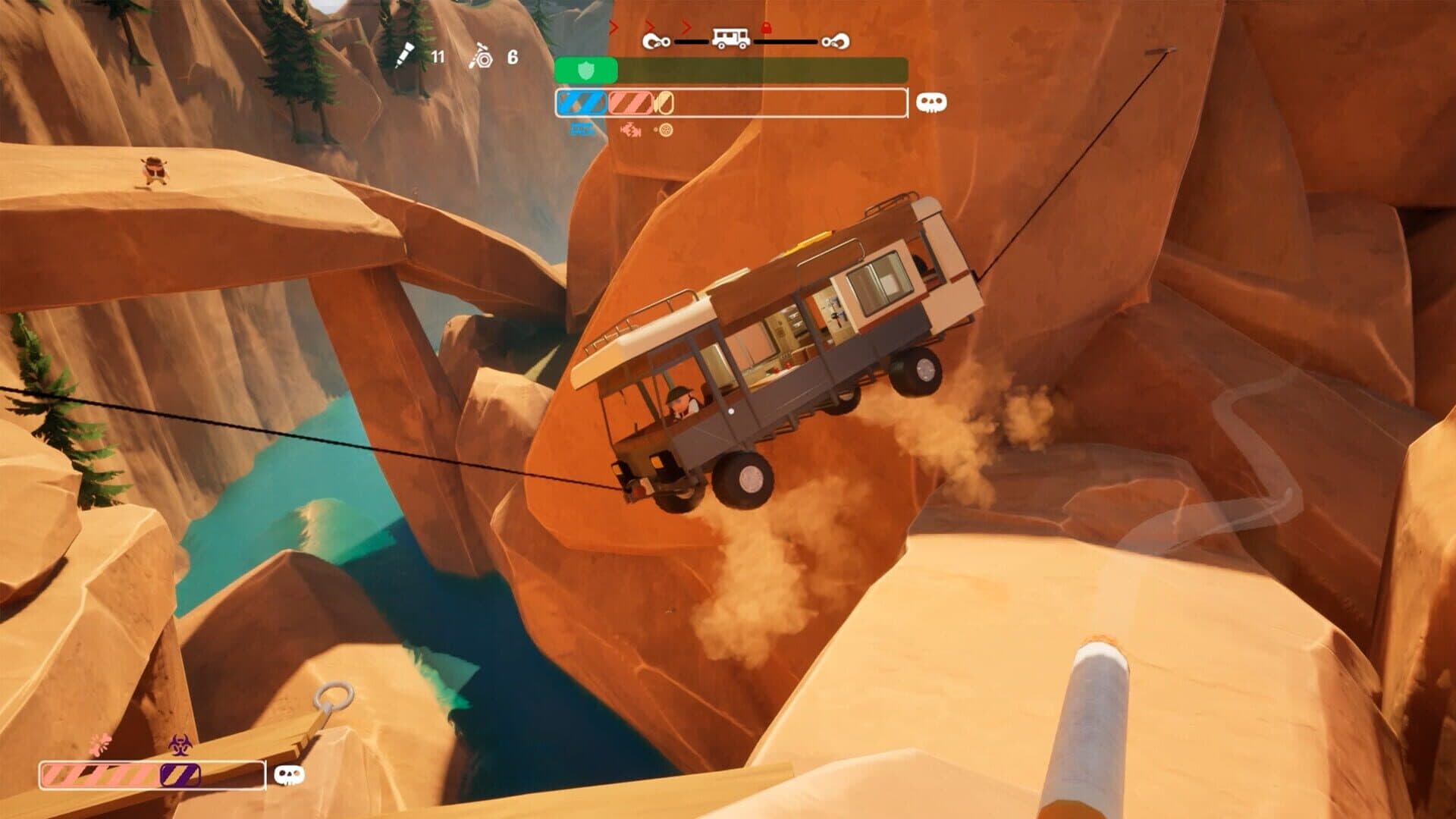Click the red chevron nearest the winch hook icon

coord(648,27)
